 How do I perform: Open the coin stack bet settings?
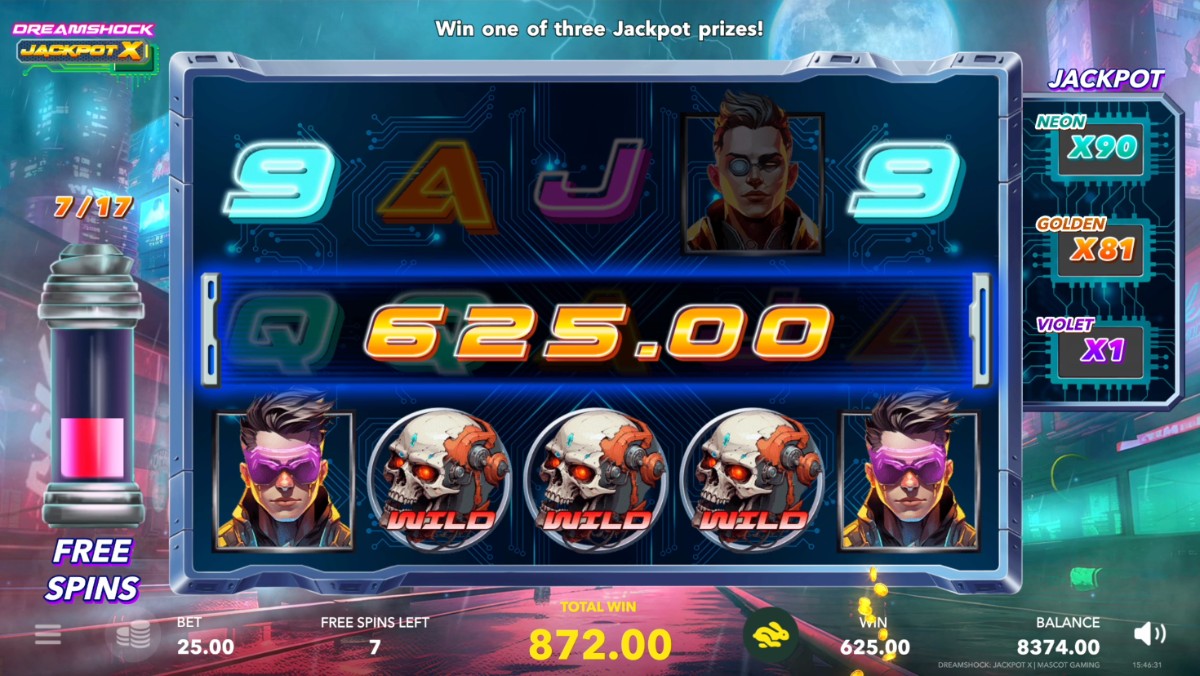click(132, 635)
